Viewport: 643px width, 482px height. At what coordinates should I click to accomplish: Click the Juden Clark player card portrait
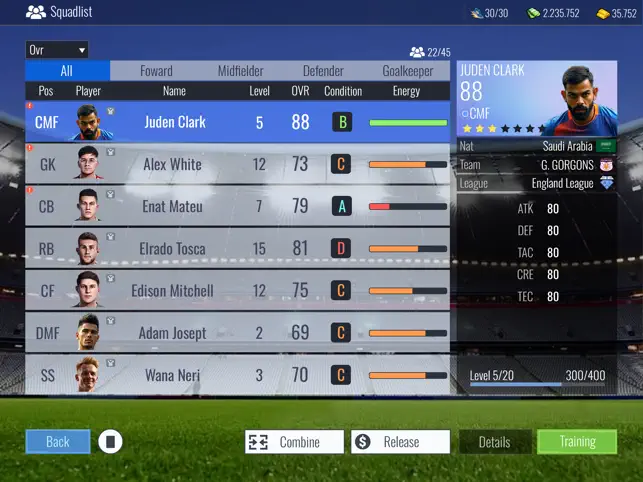581,100
